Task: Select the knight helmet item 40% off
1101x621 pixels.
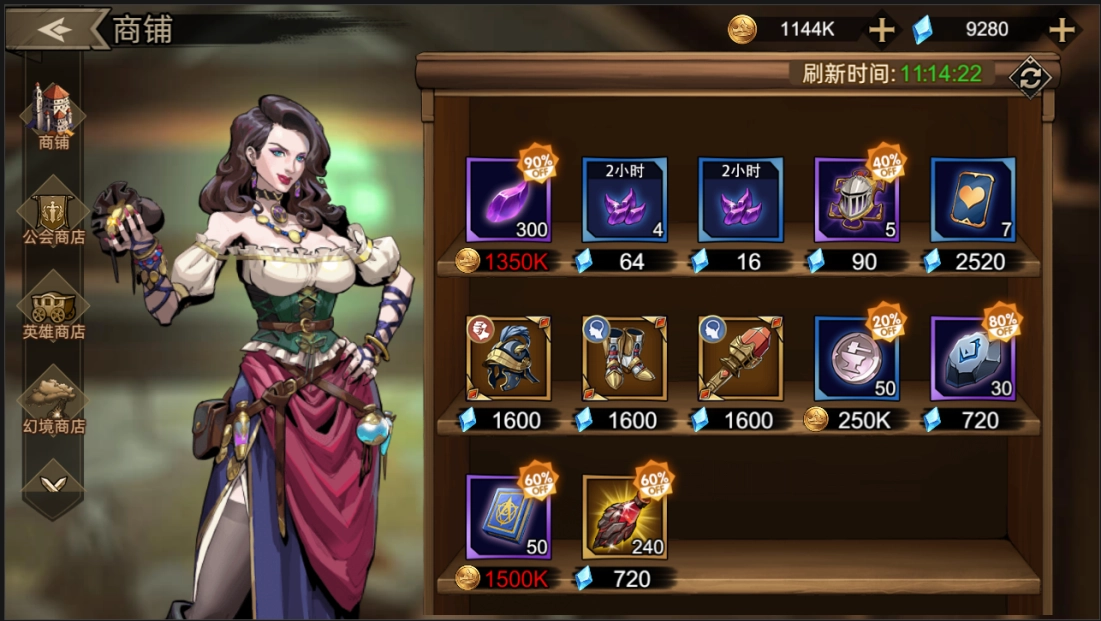Action: [856, 200]
